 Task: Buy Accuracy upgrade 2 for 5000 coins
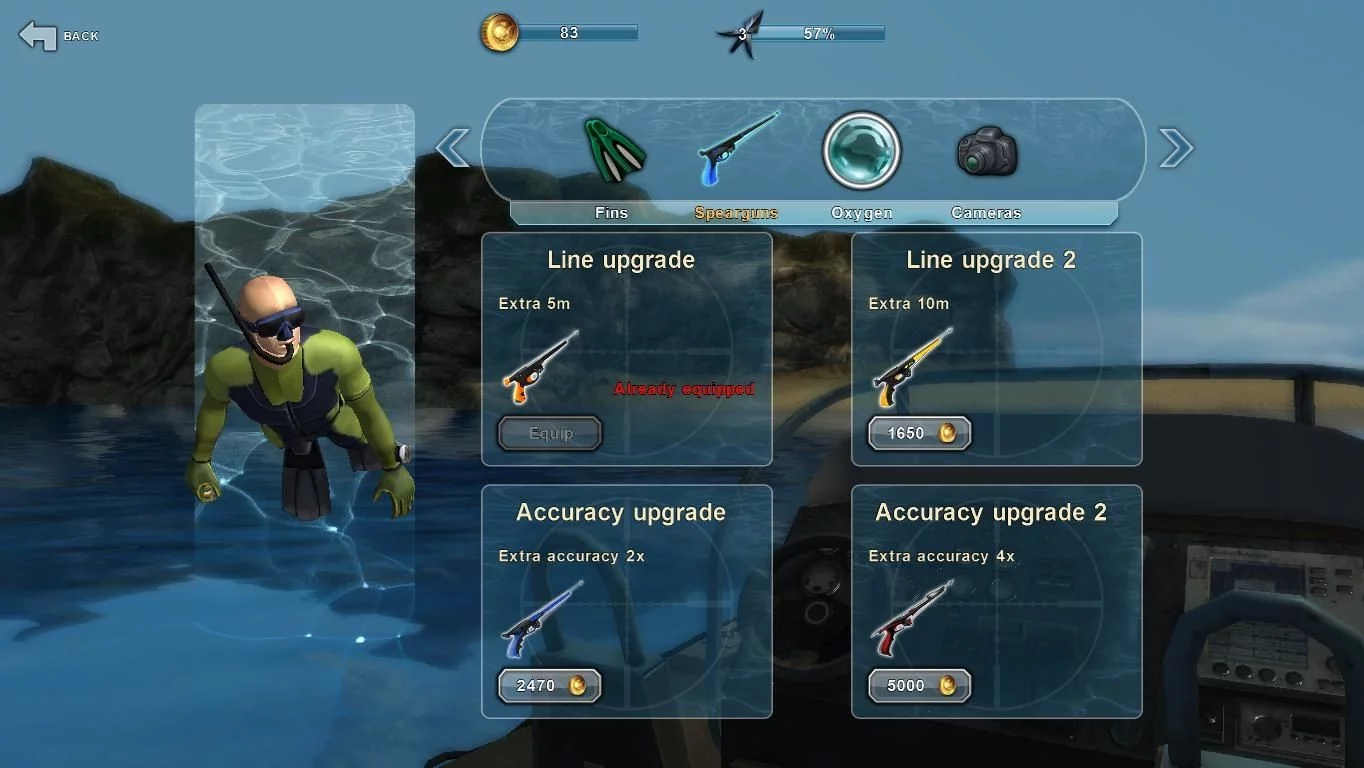919,686
